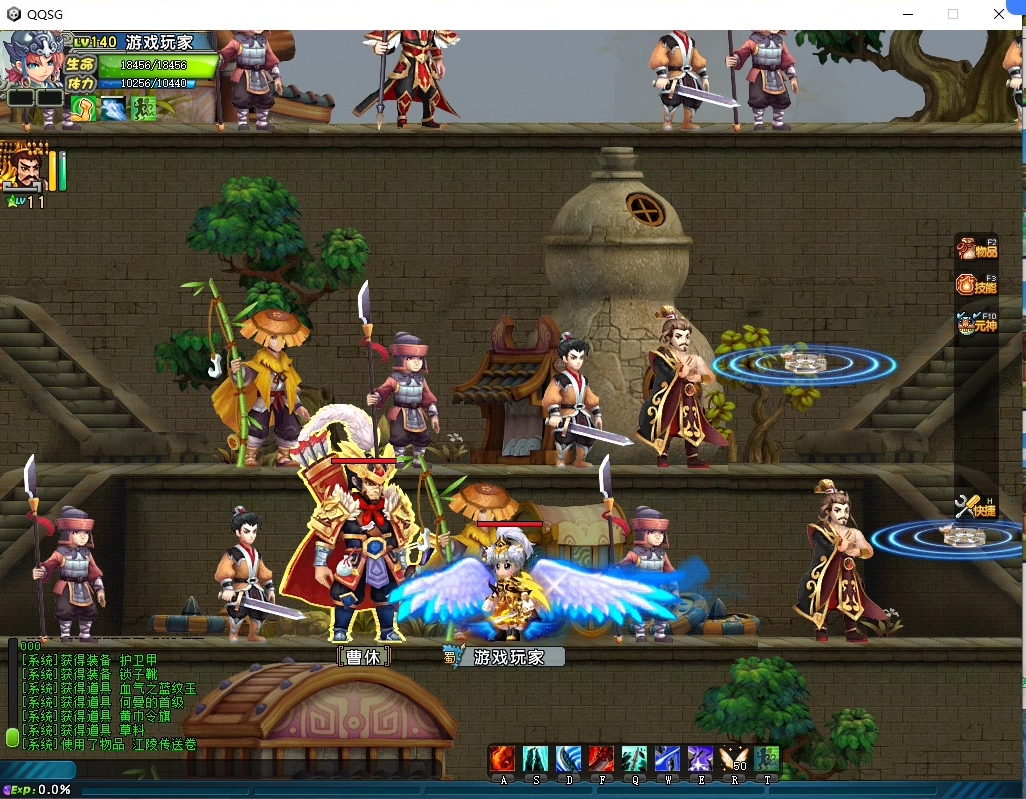Use the blue streak skill on W

click(x=667, y=758)
